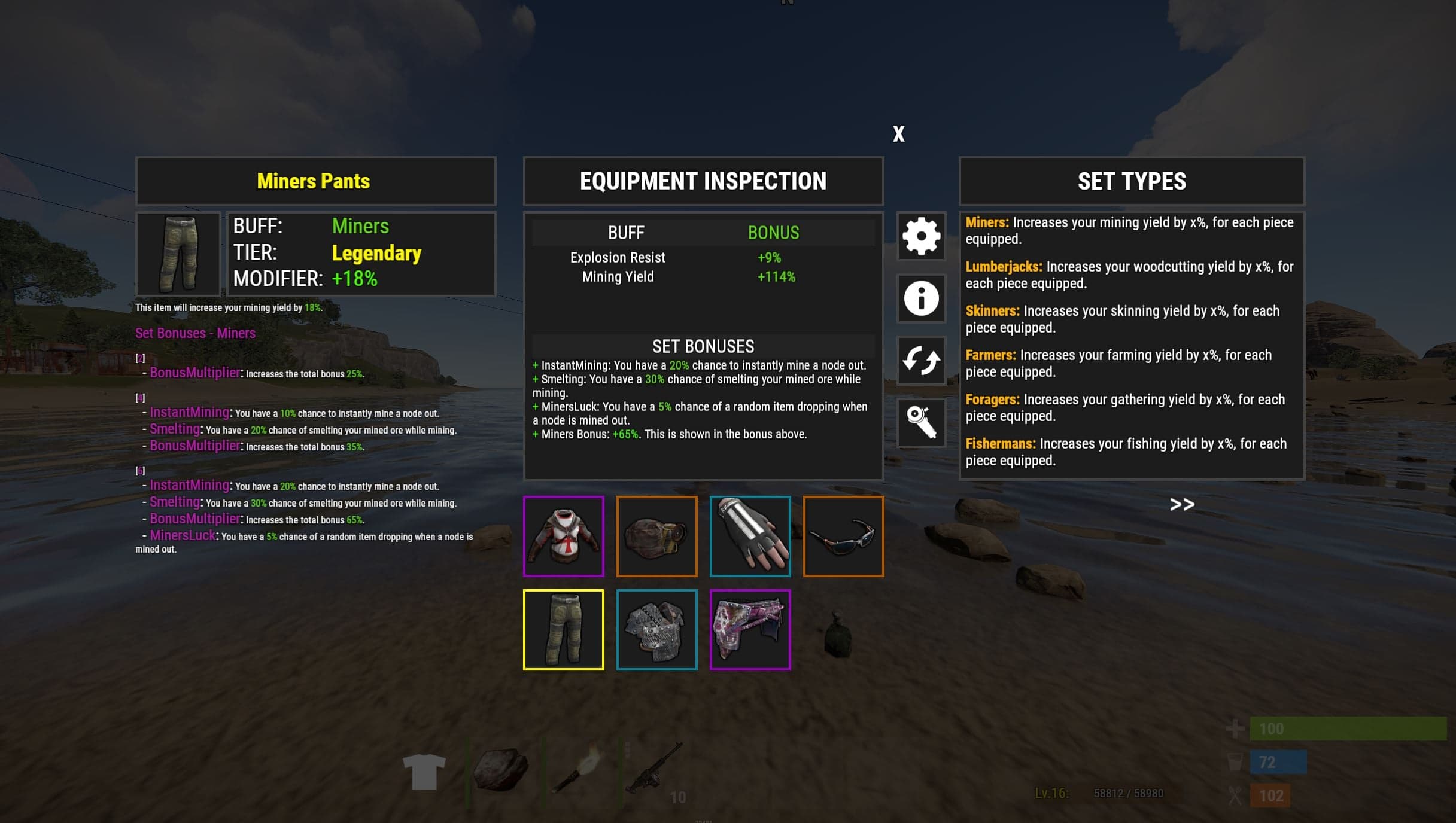The width and height of the screenshot is (1456, 823).
Task: Inspect the equipped Templar chestplate
Action: 563,535
